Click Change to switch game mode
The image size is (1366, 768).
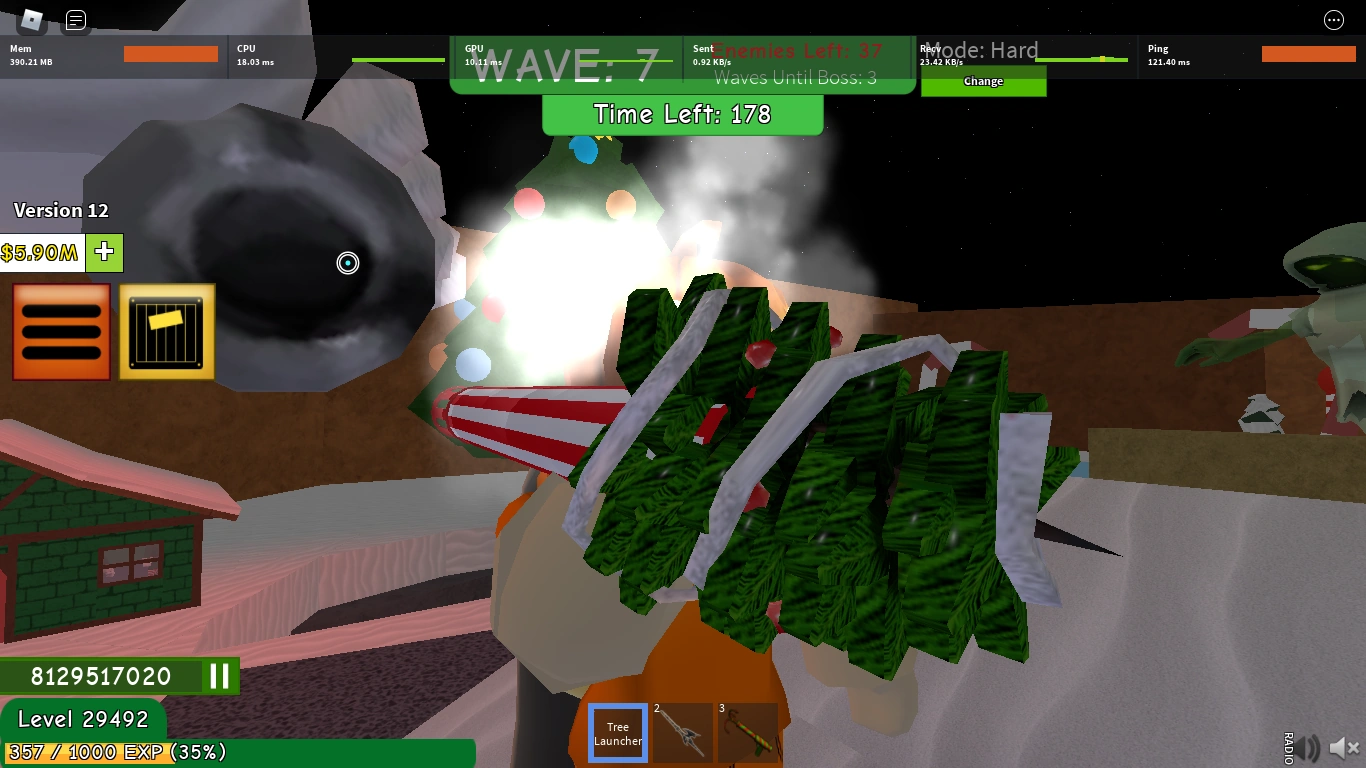pyautogui.click(x=983, y=81)
